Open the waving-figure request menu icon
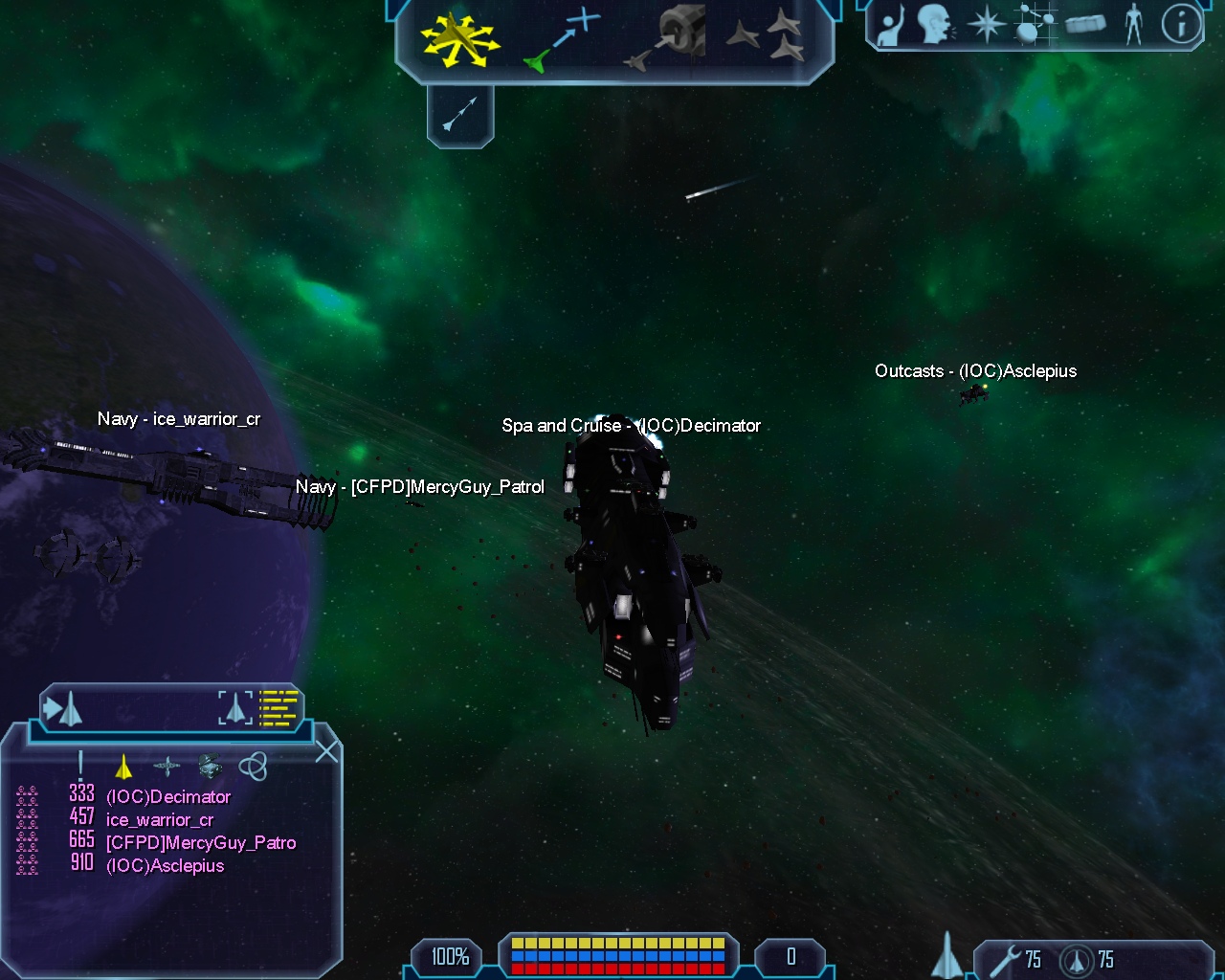This screenshot has height=980, width=1225. pos(892,25)
